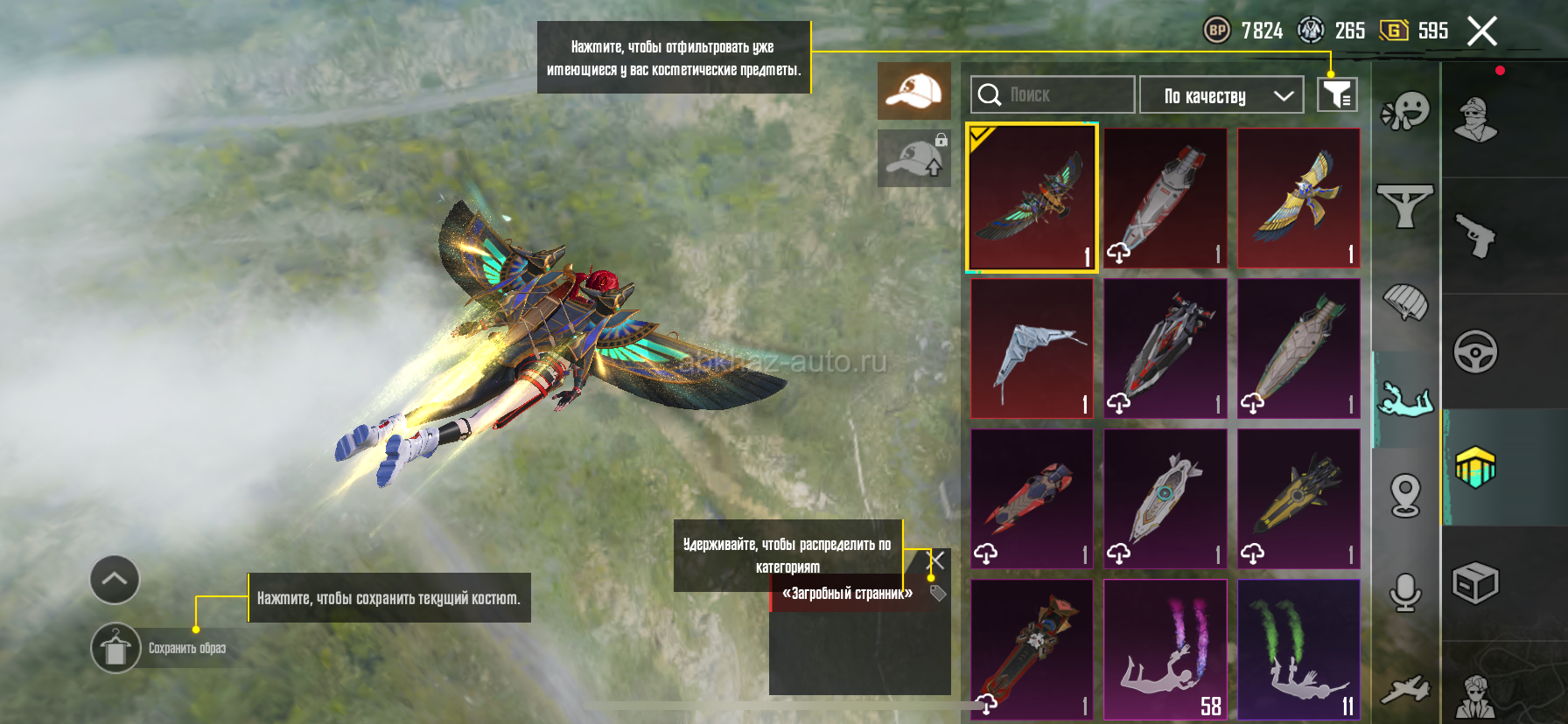
Task: Open the box crate tab
Action: tap(1475, 583)
